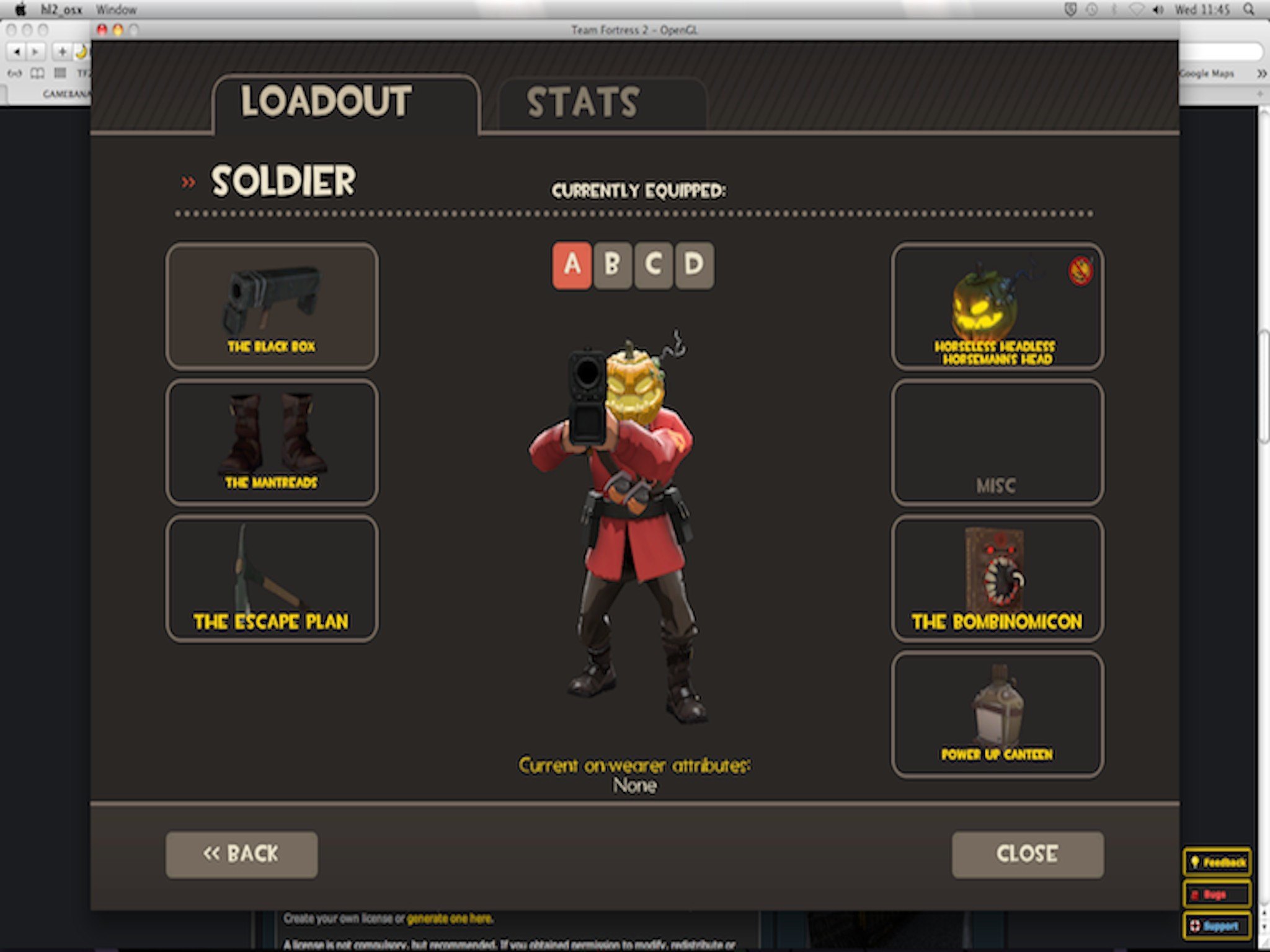The image size is (1270, 952).
Task: Open the Horseless Headless Horsemann's Head slot
Action: point(997,306)
